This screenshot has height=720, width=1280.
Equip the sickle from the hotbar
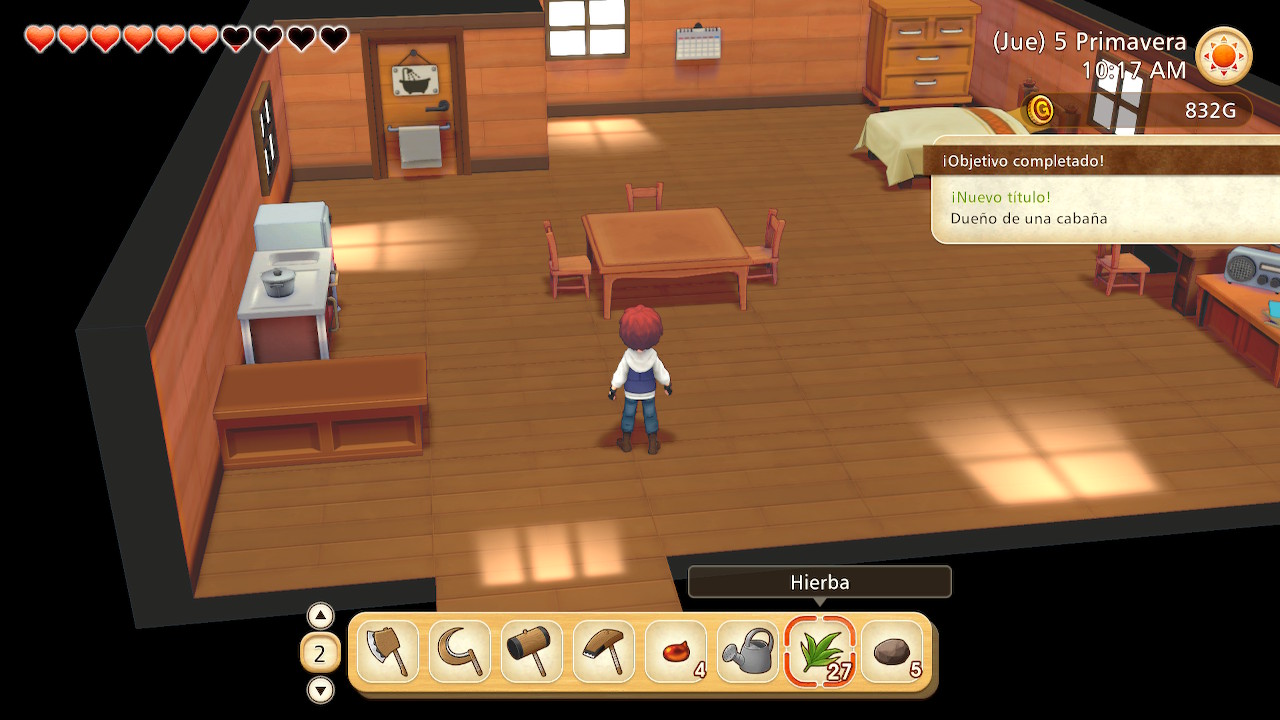tap(460, 652)
